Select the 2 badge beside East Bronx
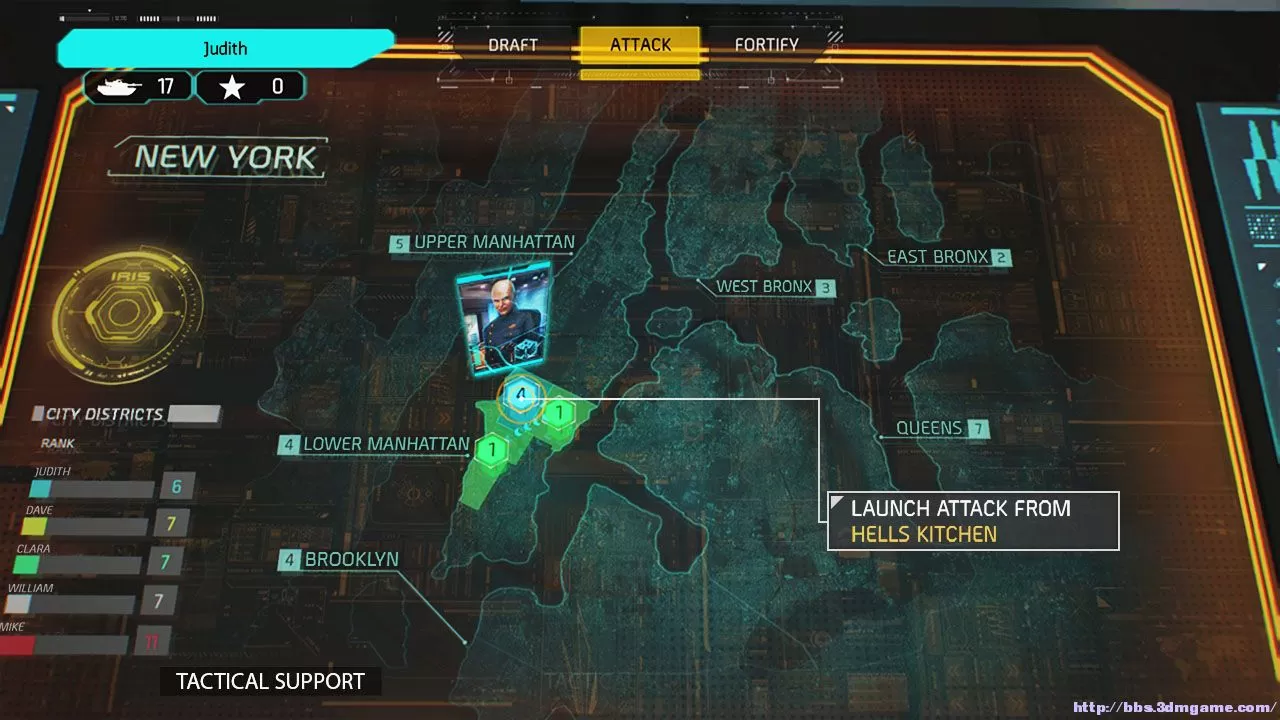The image size is (1280, 720). point(999,257)
